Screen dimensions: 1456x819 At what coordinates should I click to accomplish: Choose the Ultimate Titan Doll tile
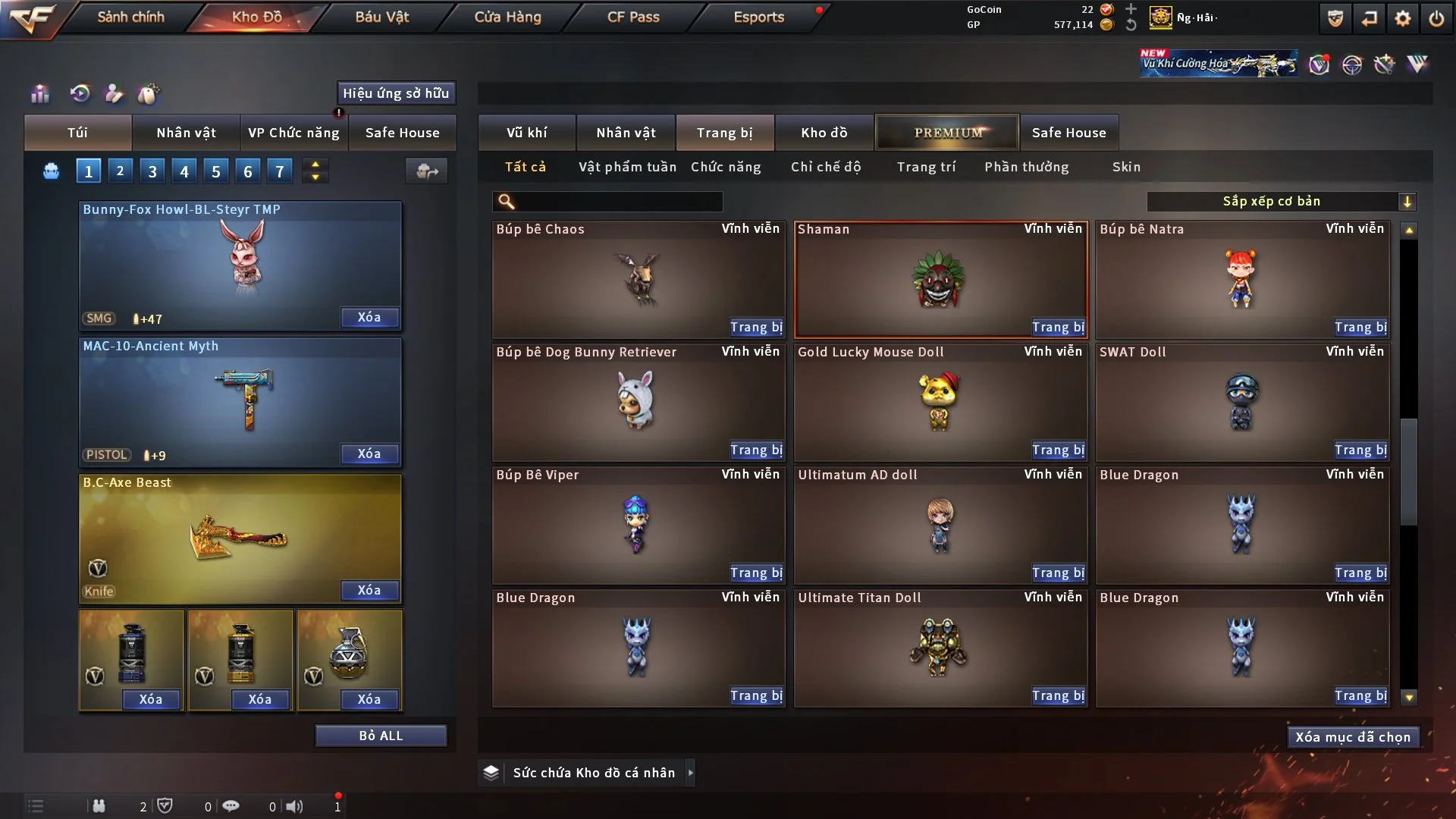click(940, 648)
